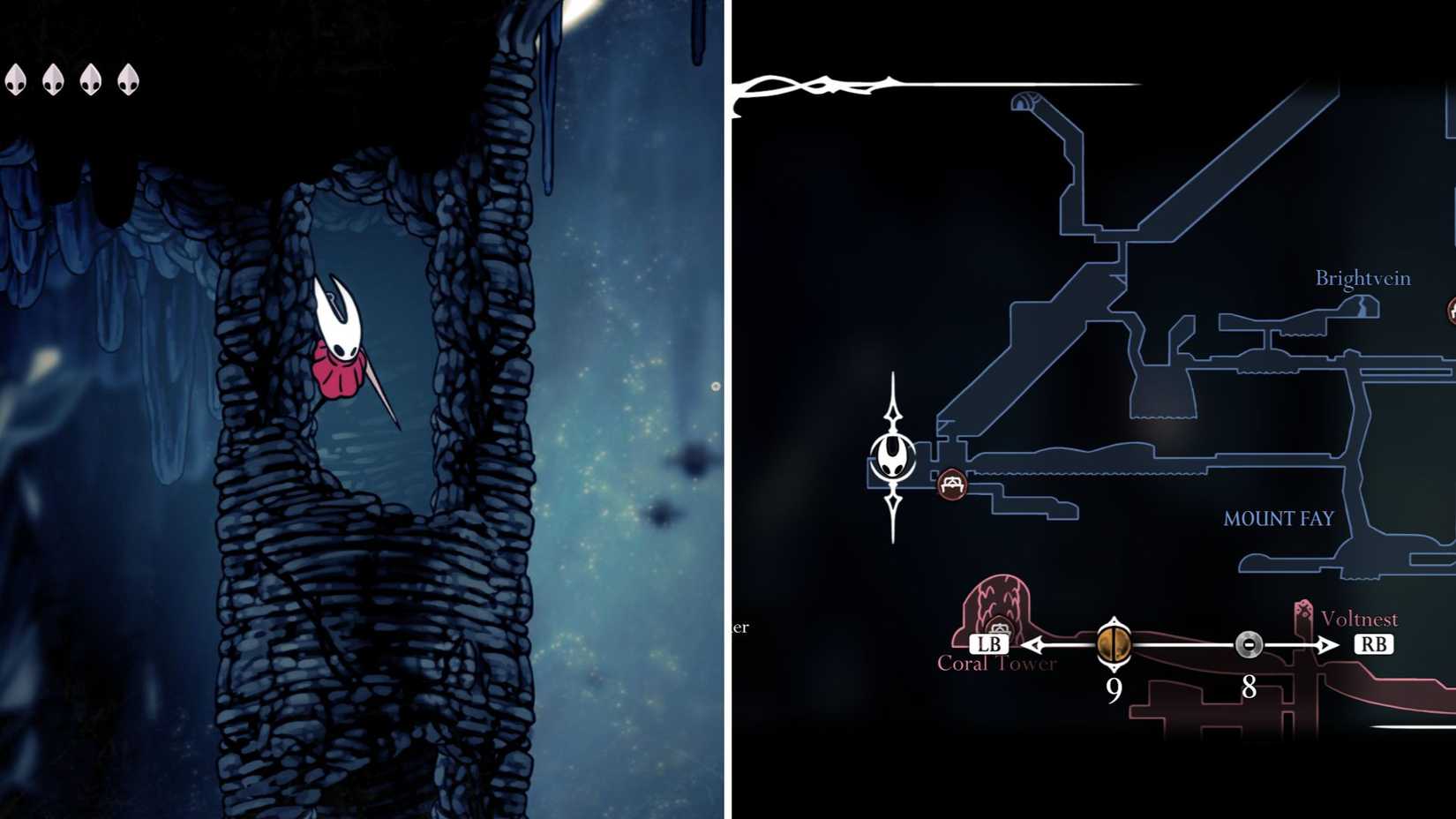
Task: Select the rosary bead token labeled 9
Action: (1114, 645)
